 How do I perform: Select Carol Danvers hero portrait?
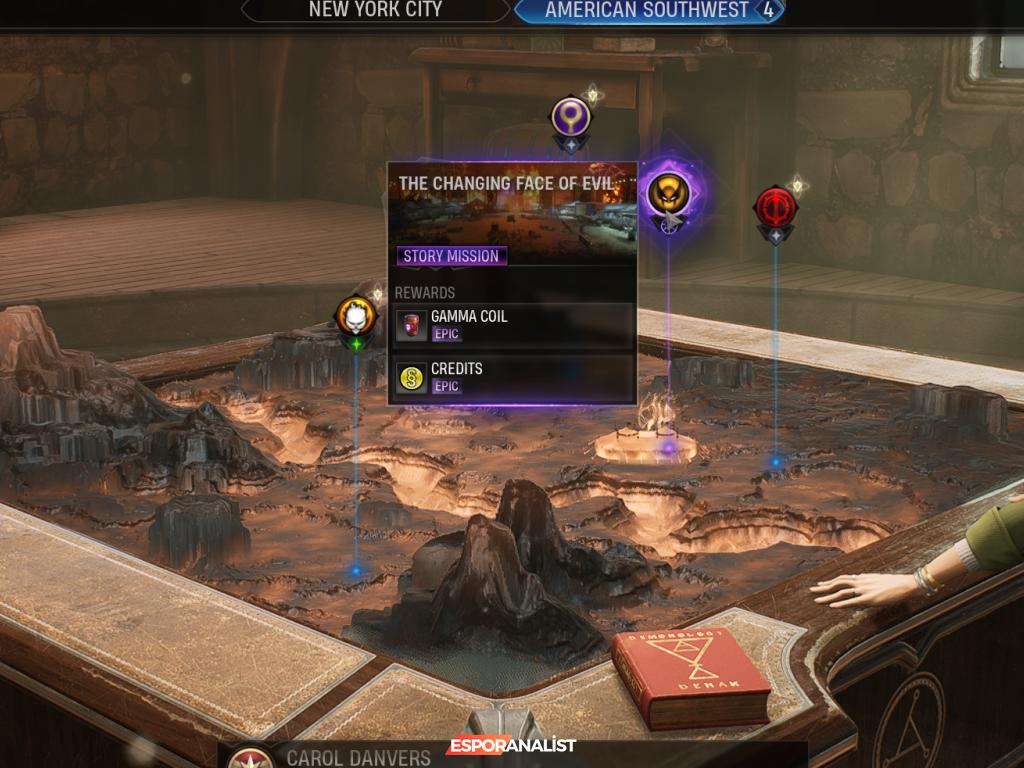(250, 758)
